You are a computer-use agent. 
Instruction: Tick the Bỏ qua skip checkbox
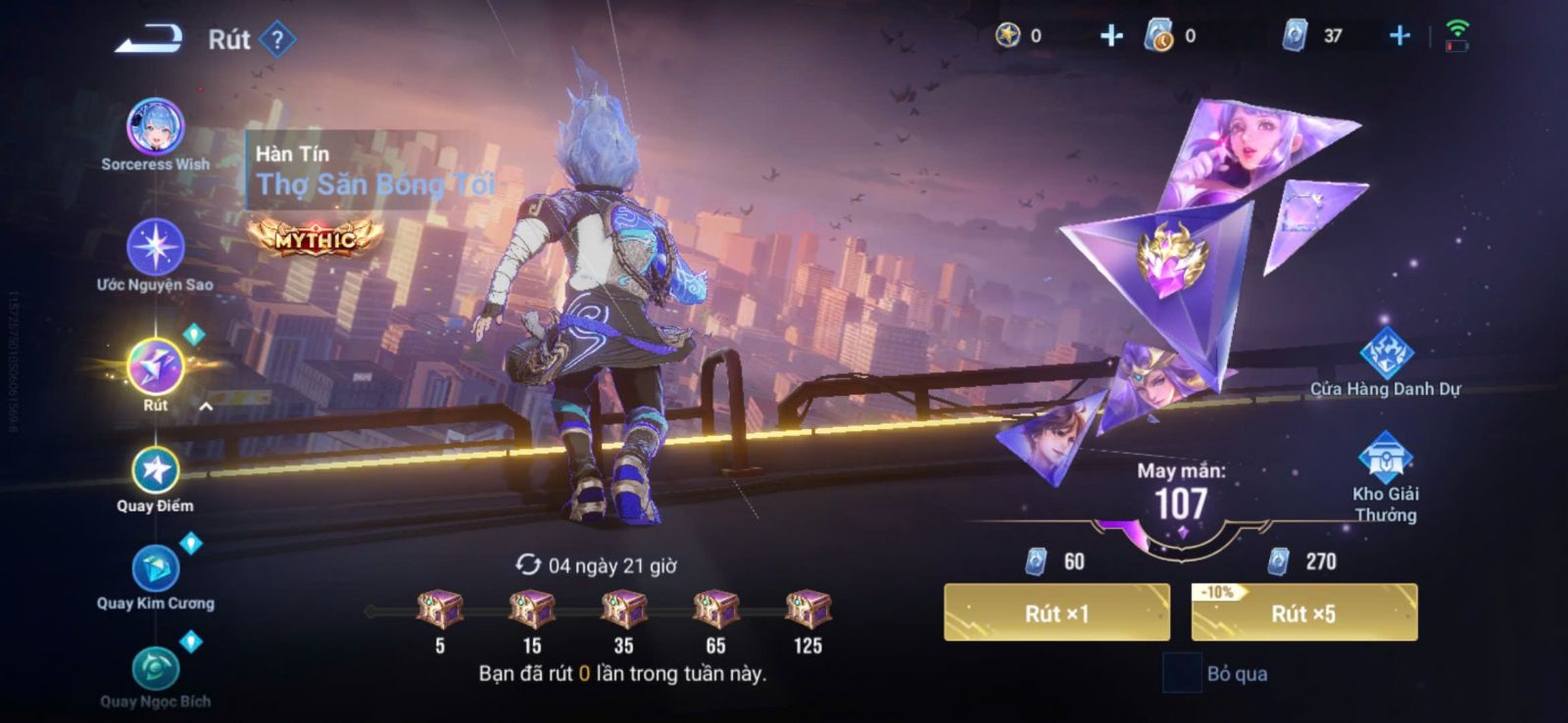click(1181, 673)
